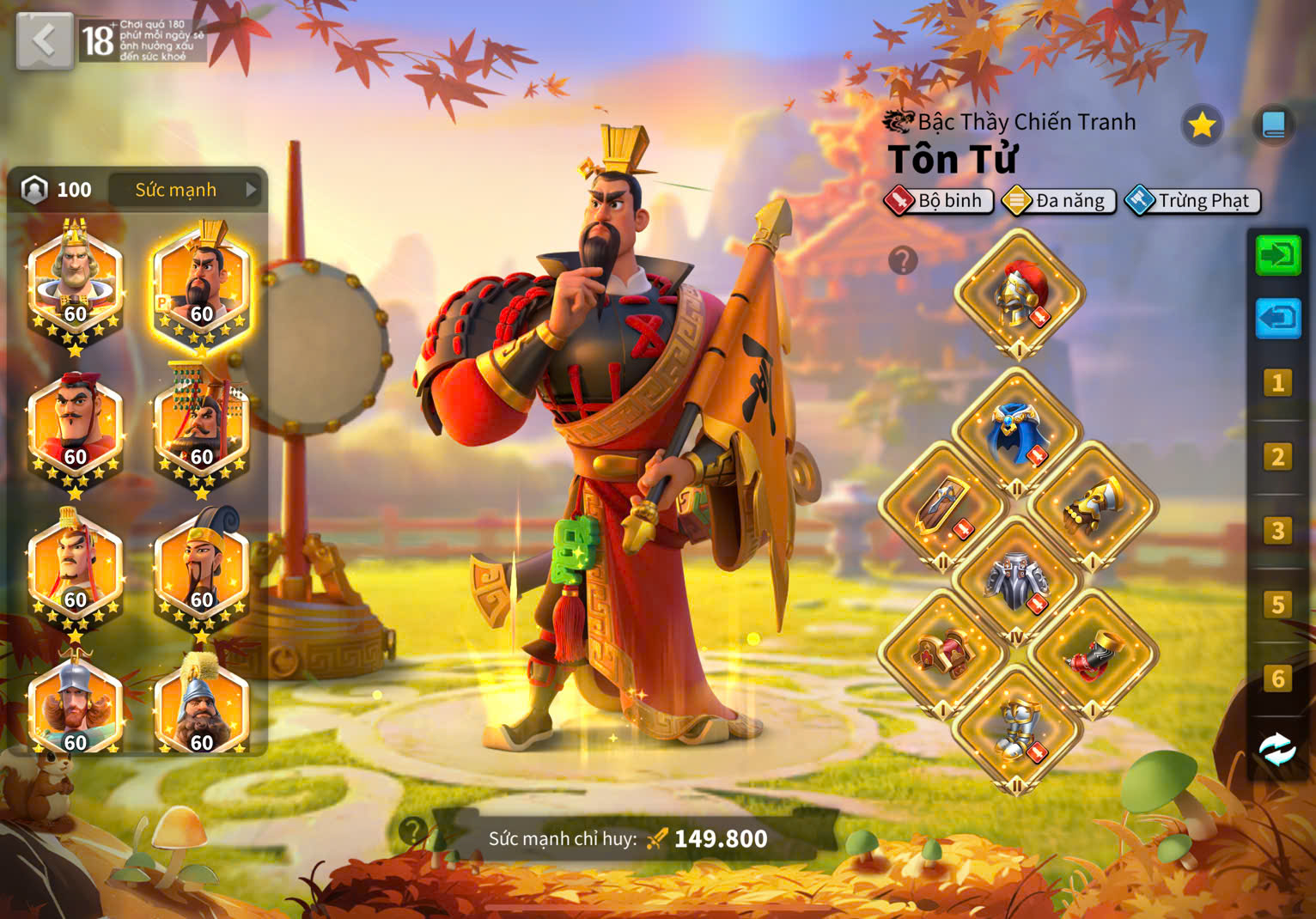
Task: Click the refresh arrows swap button
Action: 1277,749
